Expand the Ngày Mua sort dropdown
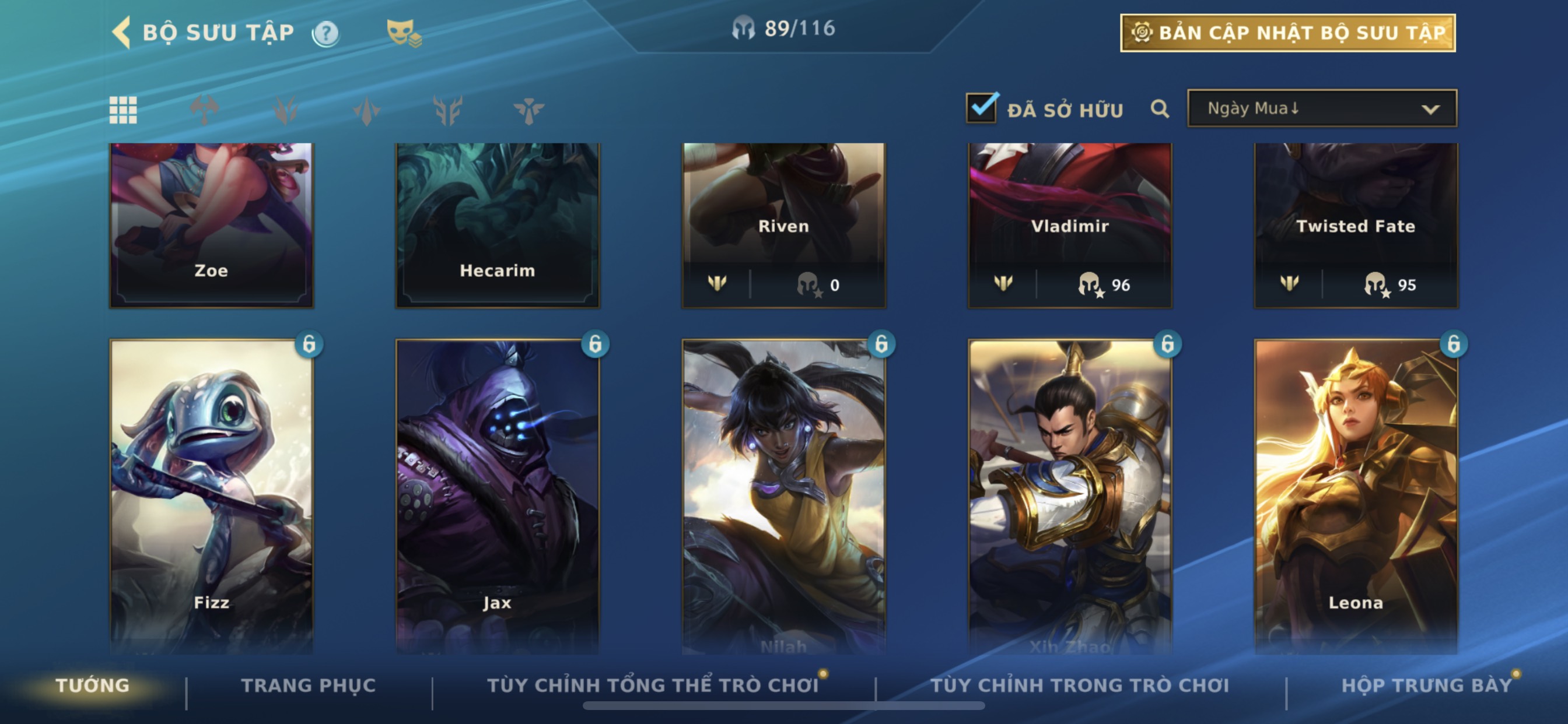 (x=1321, y=109)
